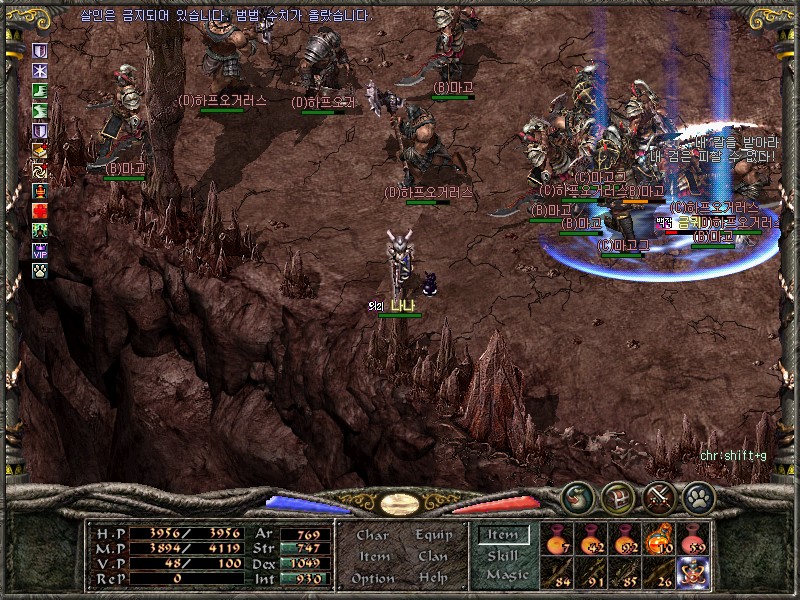The height and width of the screenshot is (600, 800).
Task: Select the highlighted Item quickbar tab
Action: pos(503,535)
